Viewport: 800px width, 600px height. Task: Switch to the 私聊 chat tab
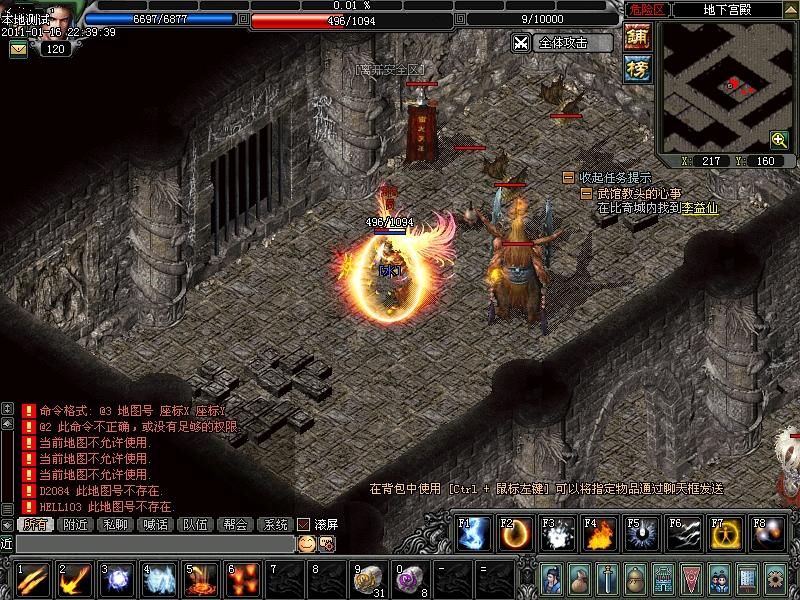[115, 524]
